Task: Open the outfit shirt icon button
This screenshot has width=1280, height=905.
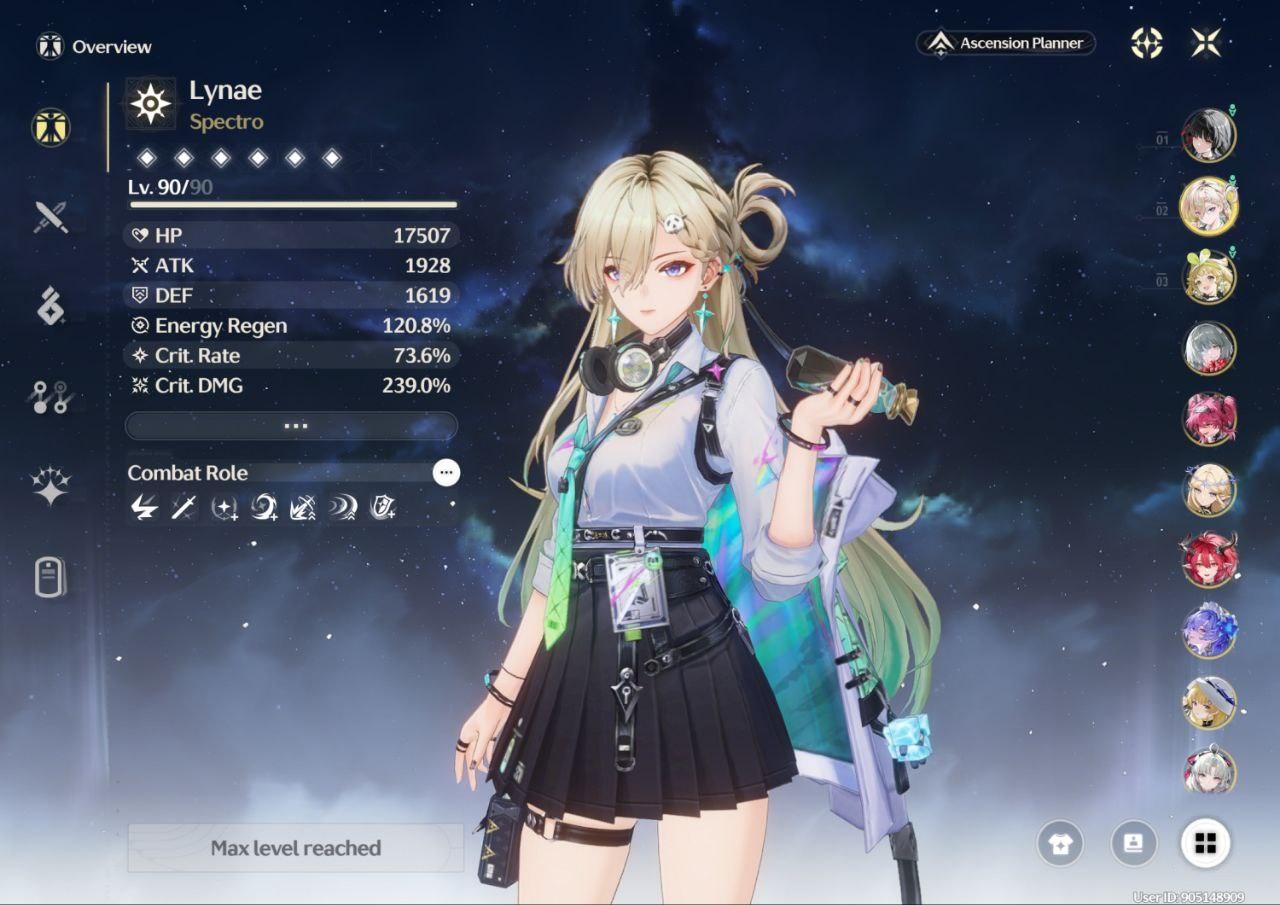Action: tap(1061, 844)
